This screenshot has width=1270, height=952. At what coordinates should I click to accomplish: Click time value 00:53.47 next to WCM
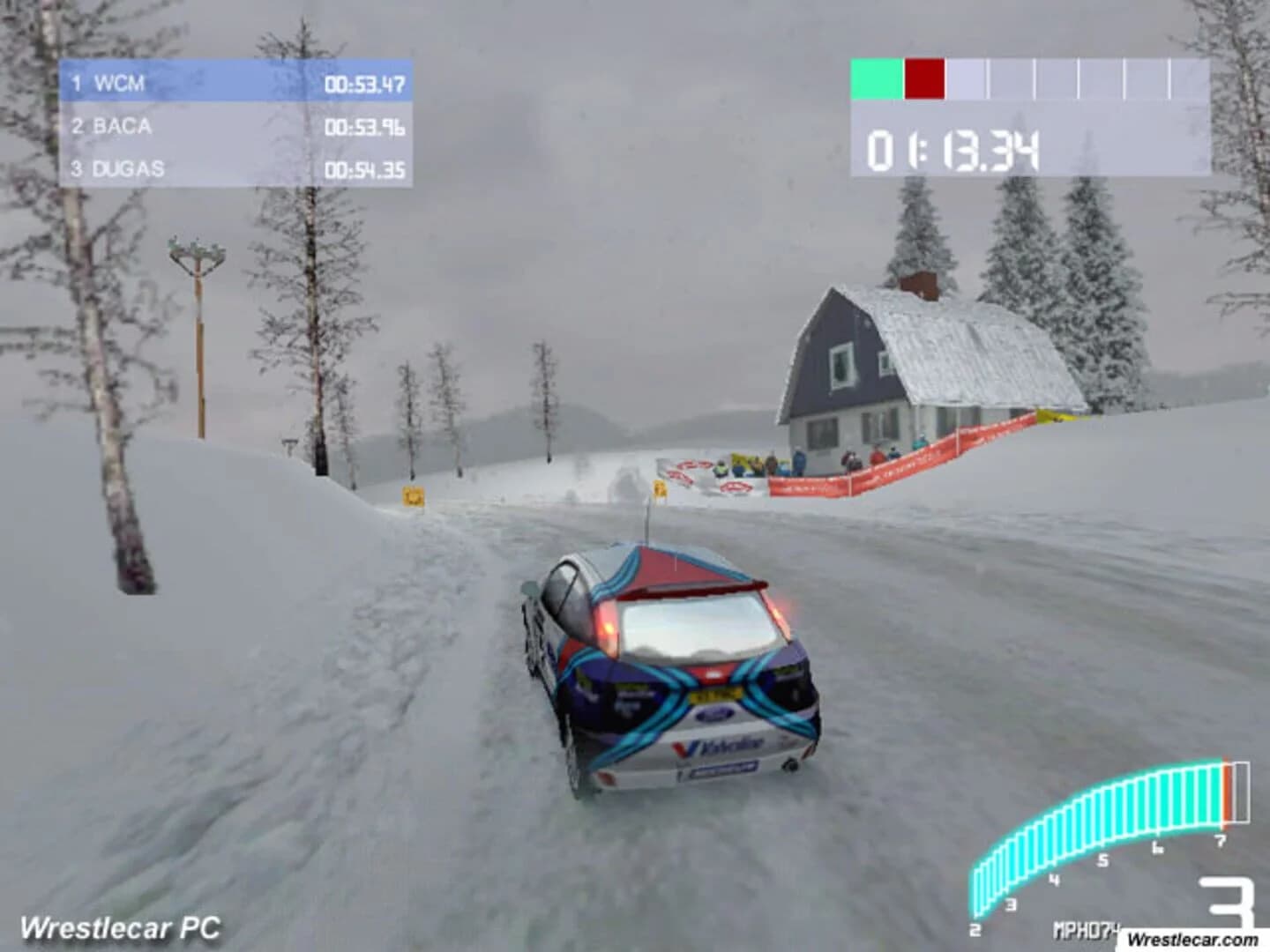[363, 84]
